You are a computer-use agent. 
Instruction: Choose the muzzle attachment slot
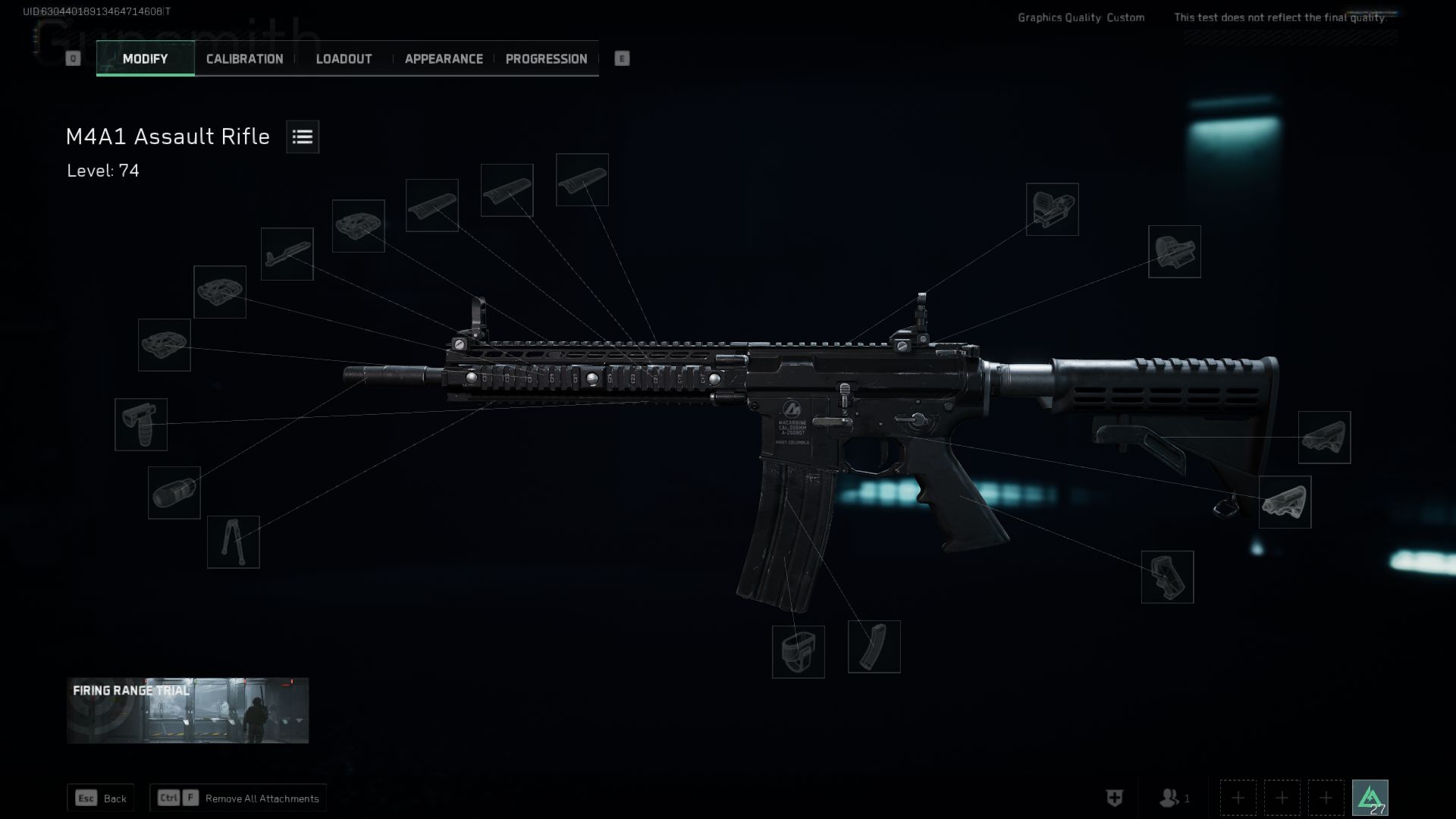174,493
